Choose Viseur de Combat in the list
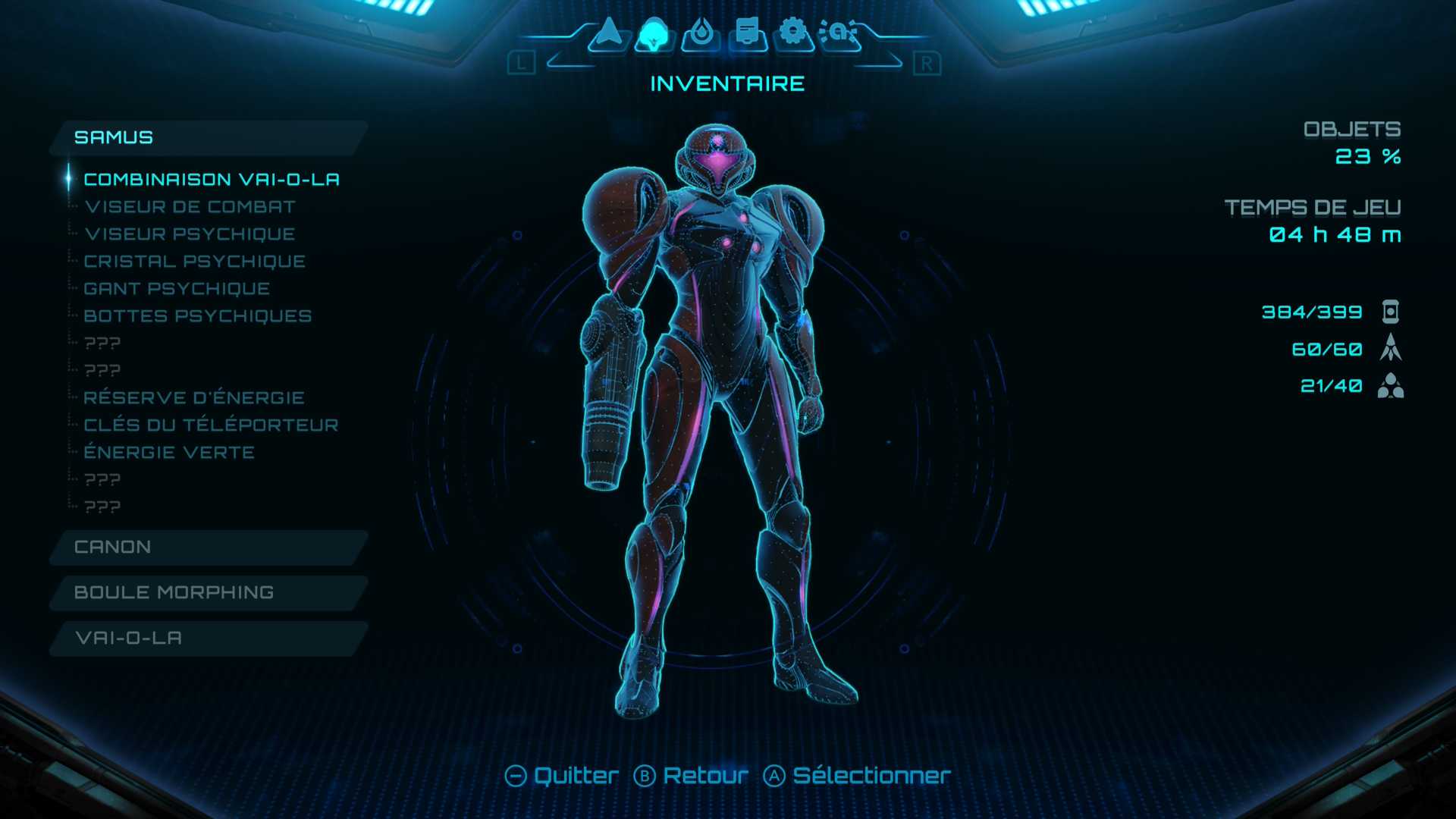1456x819 pixels. (x=190, y=207)
